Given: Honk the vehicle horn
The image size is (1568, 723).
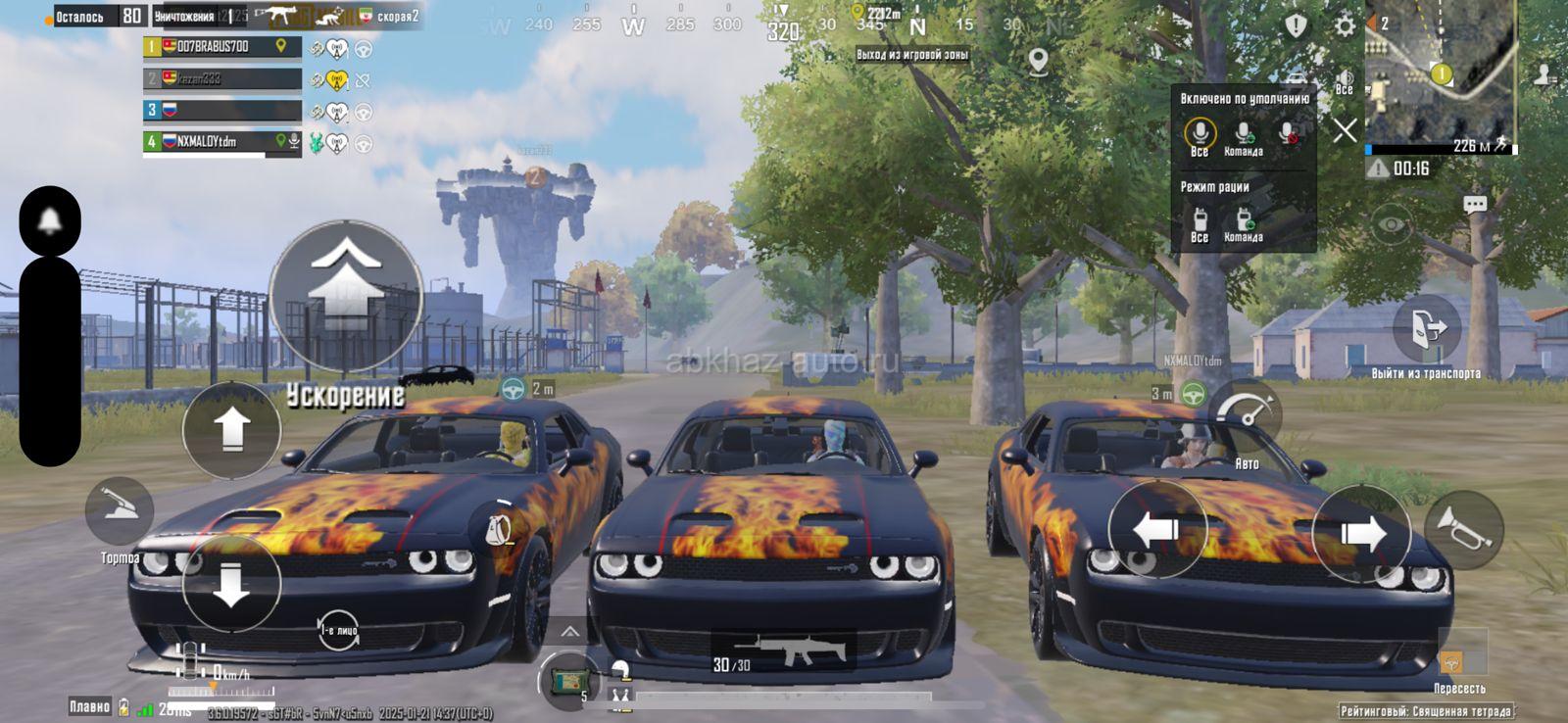Looking at the screenshot, I should [1463, 530].
